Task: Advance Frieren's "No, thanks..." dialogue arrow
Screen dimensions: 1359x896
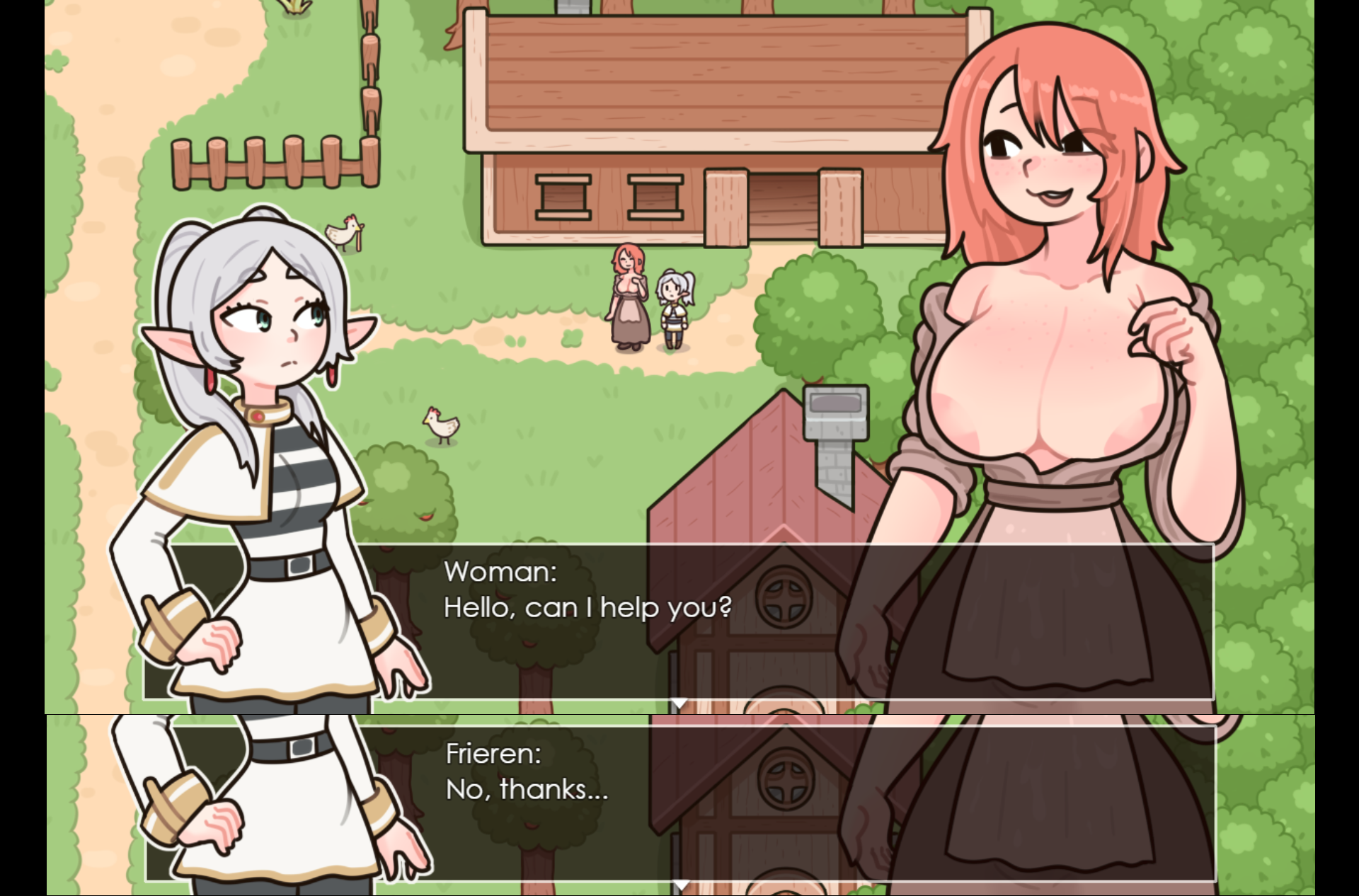Action: tap(680, 885)
